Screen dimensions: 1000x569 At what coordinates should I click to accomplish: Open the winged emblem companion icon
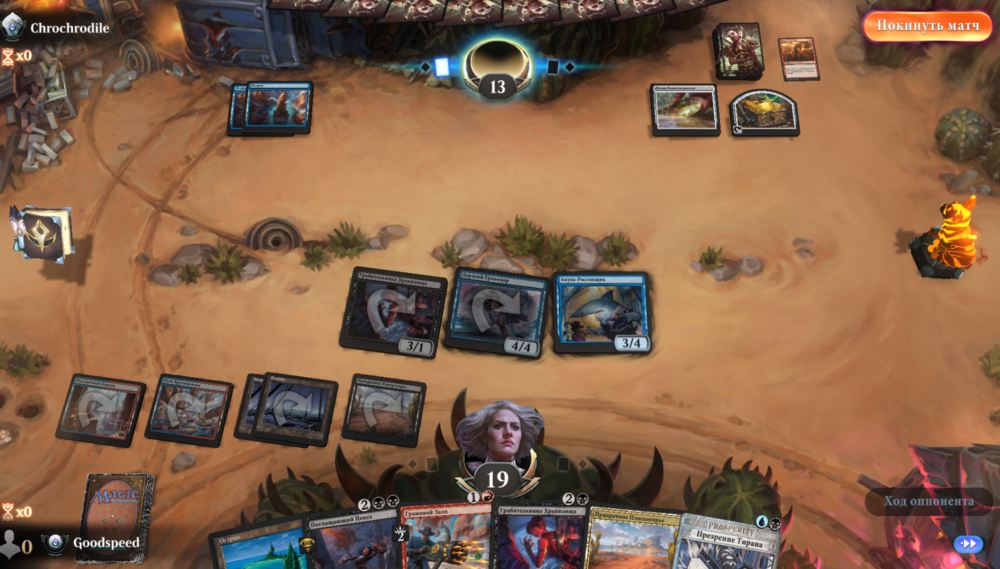(41, 232)
